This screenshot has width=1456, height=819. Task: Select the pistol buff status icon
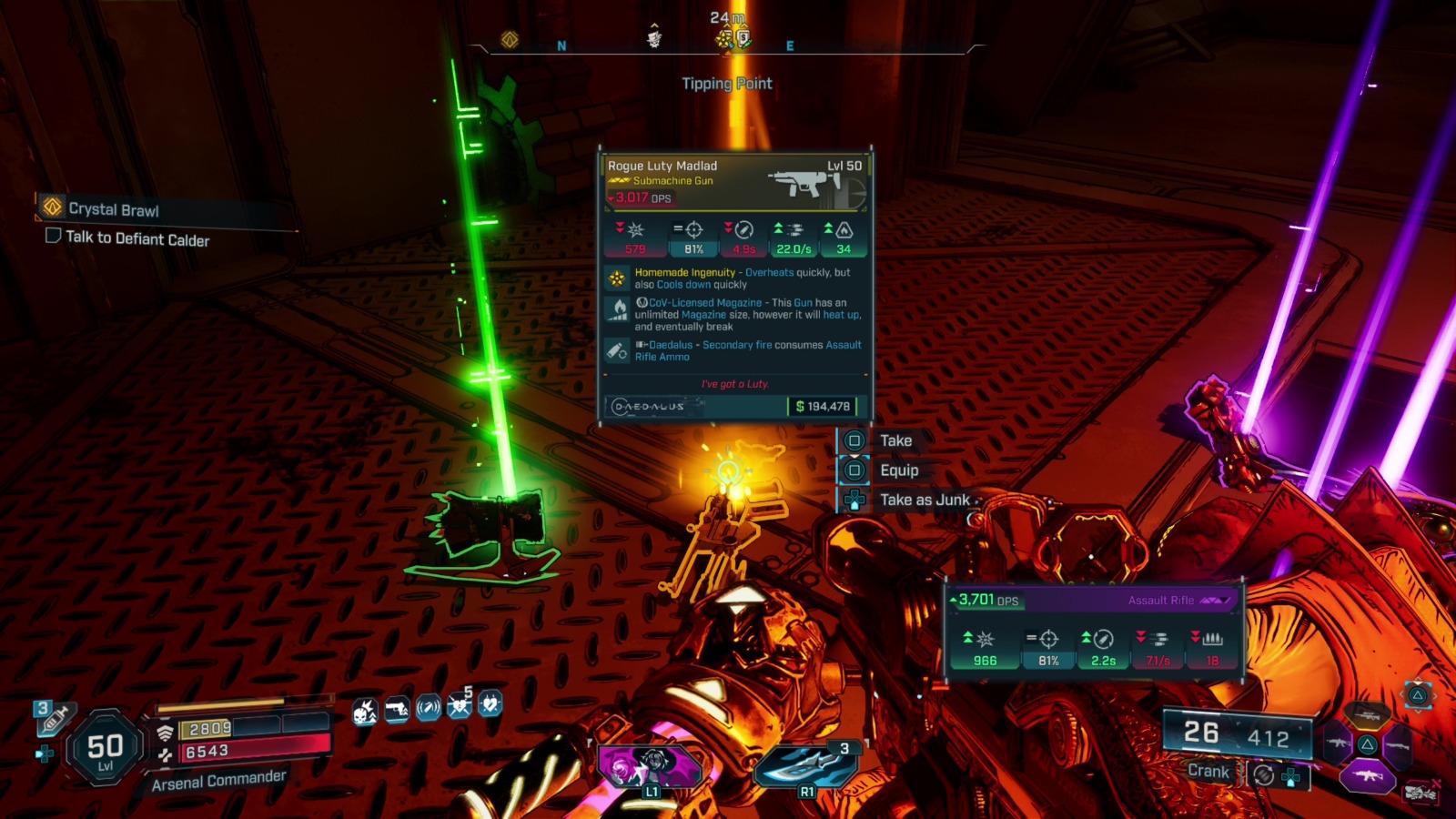pyautogui.click(x=397, y=709)
